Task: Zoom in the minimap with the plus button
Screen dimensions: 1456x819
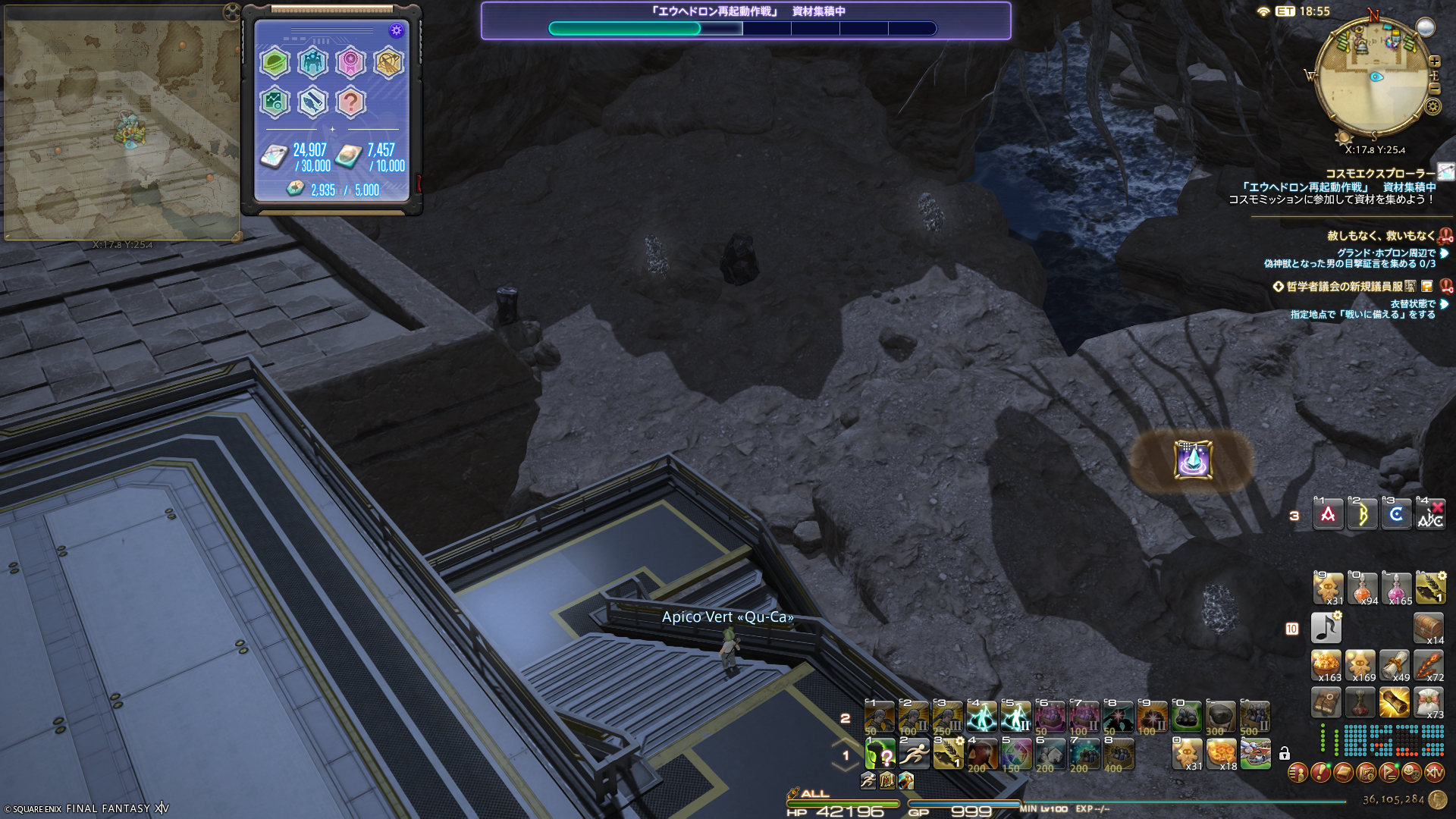Action: 1434,61
